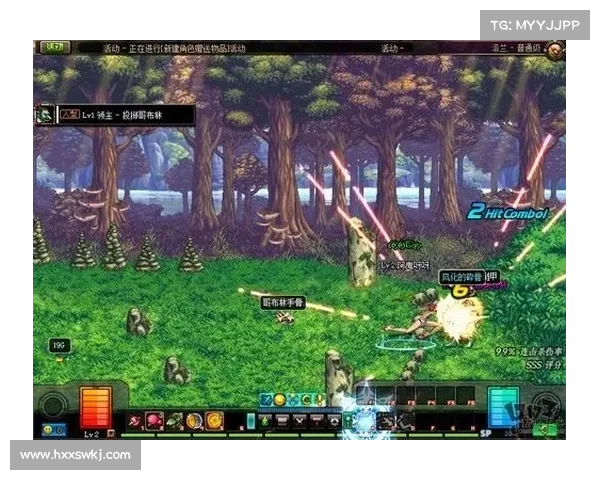This screenshot has height=480, width=600.
Task: Click the green button in the top-left corner
Action: tap(55, 47)
